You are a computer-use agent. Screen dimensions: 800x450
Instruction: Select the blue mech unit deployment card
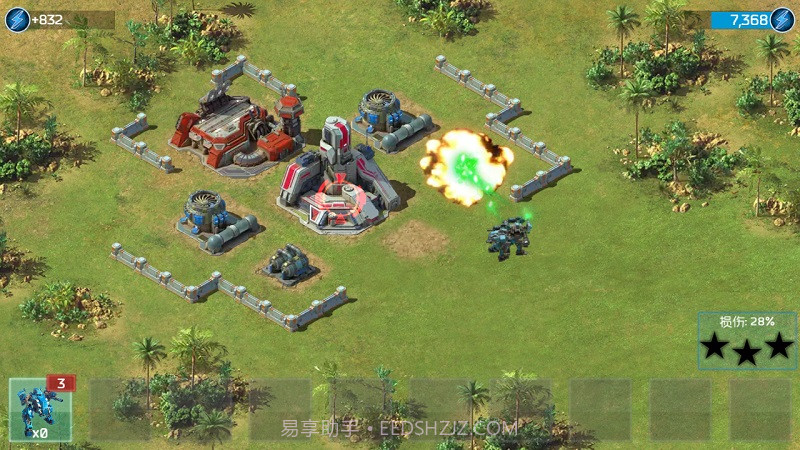click(x=40, y=409)
